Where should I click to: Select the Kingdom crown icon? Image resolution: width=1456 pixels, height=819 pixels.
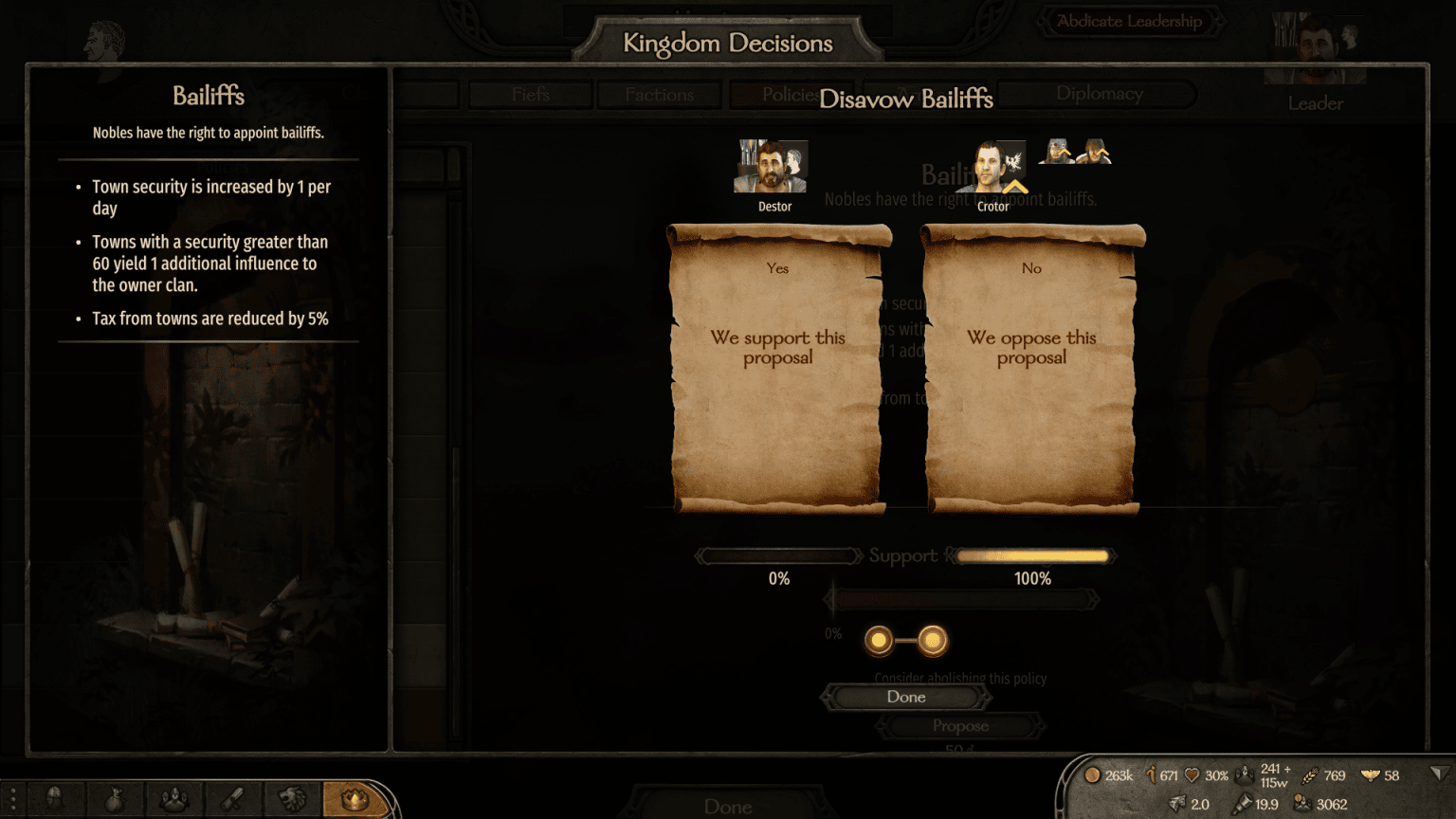(x=355, y=800)
